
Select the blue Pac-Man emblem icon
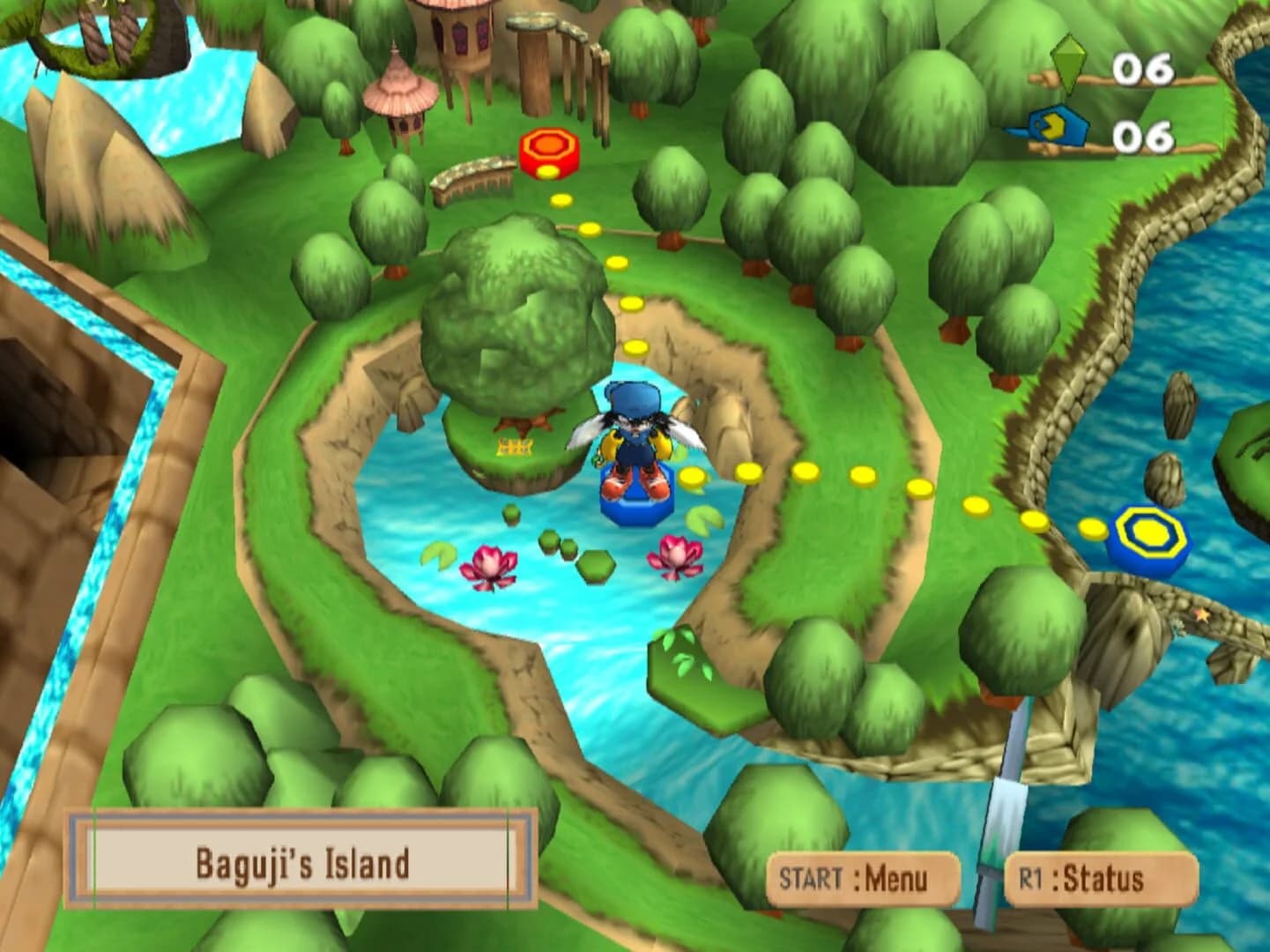coord(1058,125)
